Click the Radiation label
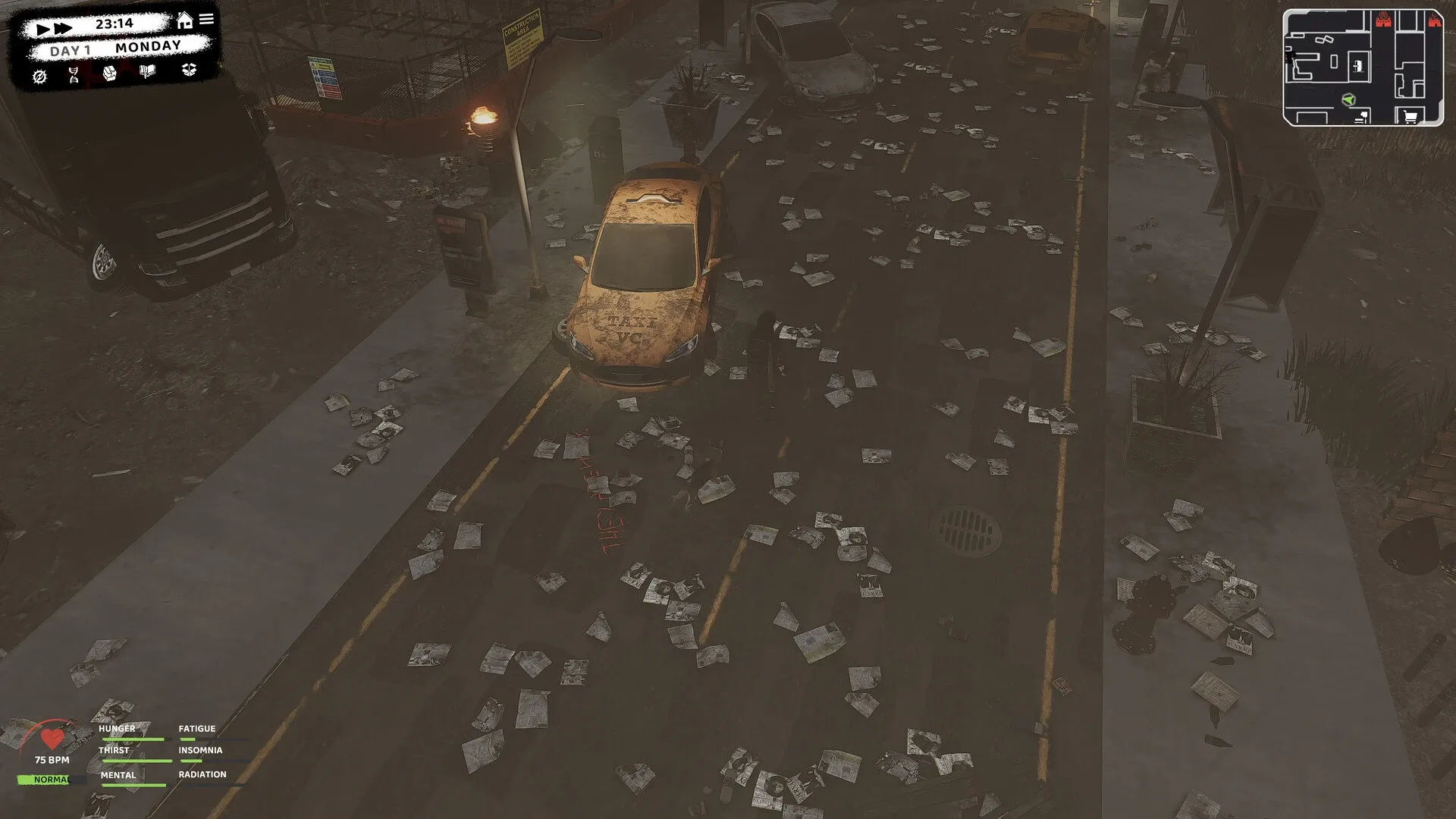Viewport: 1456px width, 819px height. click(202, 774)
